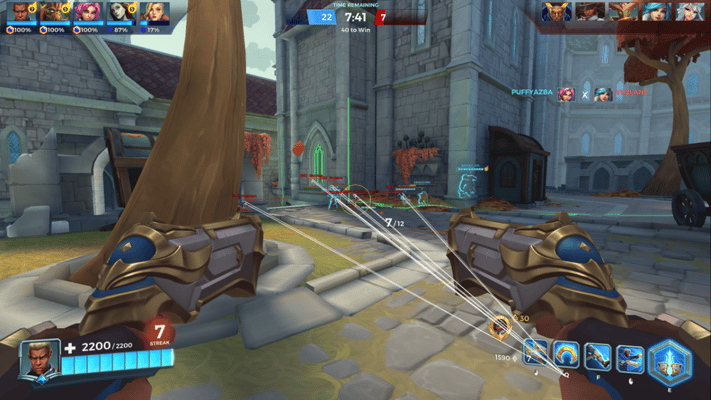Select the dark-haired ally portrait at 87%
Viewport: 711px width, 400px height.
point(120,13)
